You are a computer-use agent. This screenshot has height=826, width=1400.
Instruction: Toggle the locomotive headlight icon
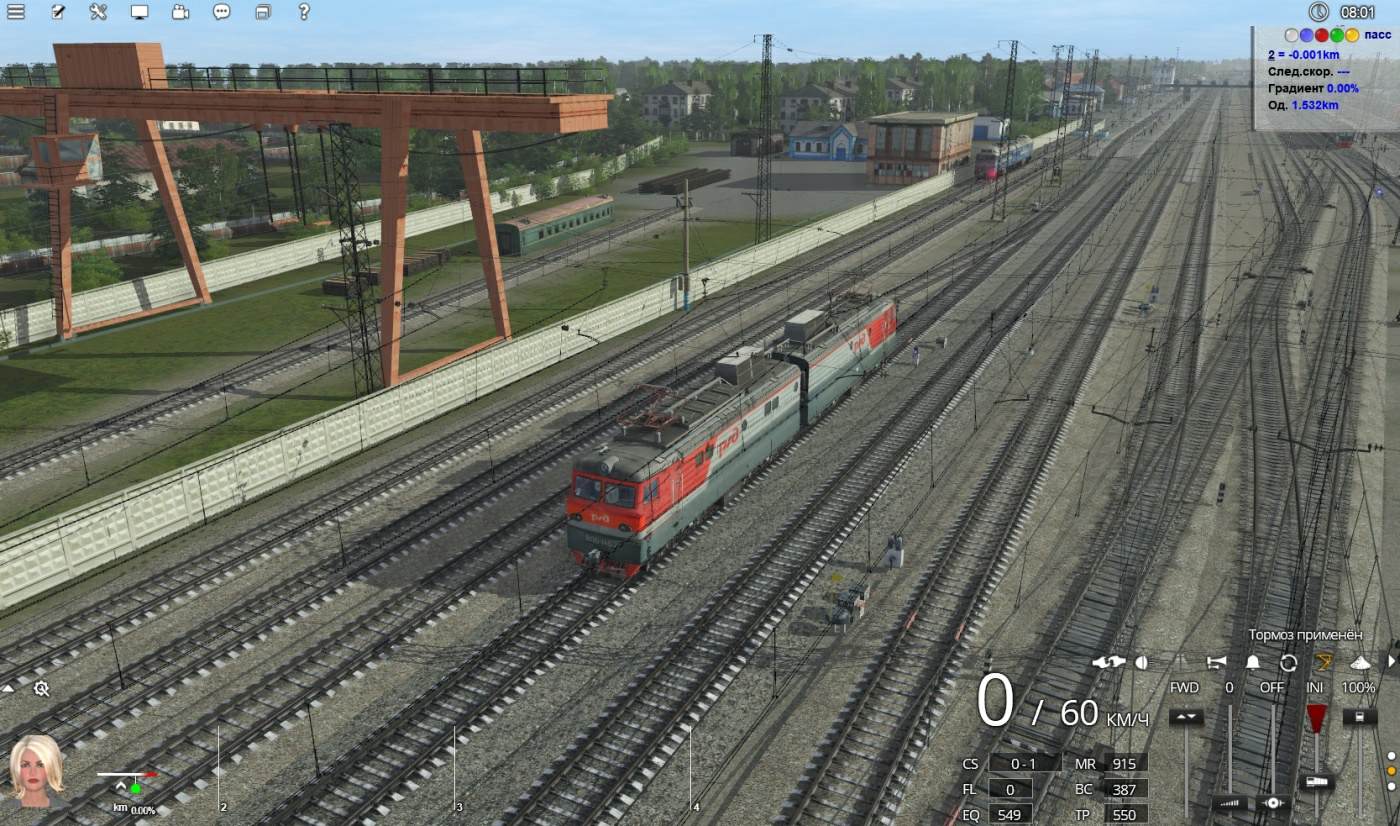point(1142,662)
